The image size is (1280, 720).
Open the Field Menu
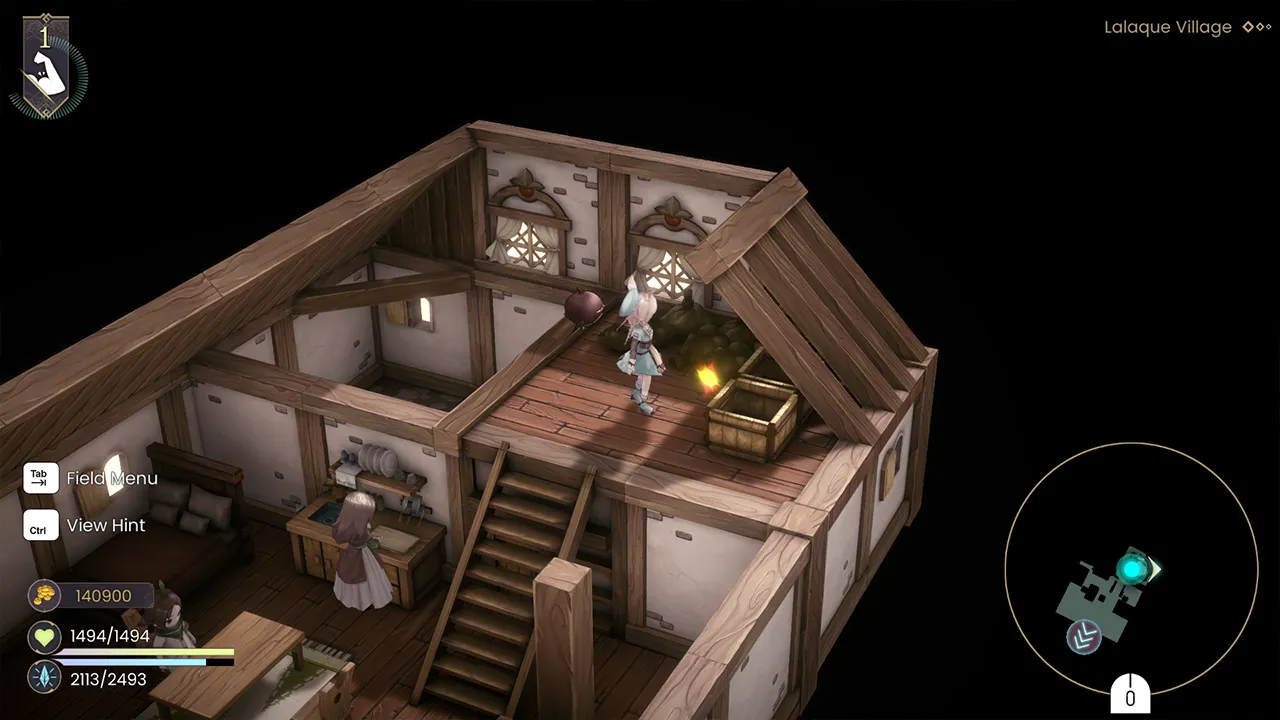click(x=112, y=478)
